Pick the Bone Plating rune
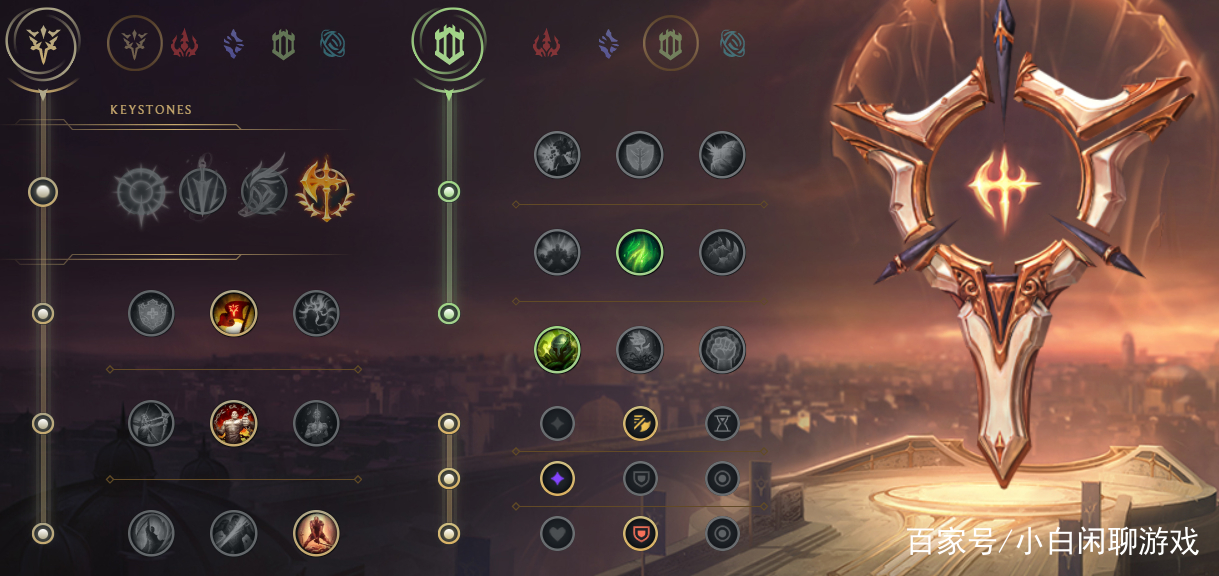The width and height of the screenshot is (1219, 576). 722,251
